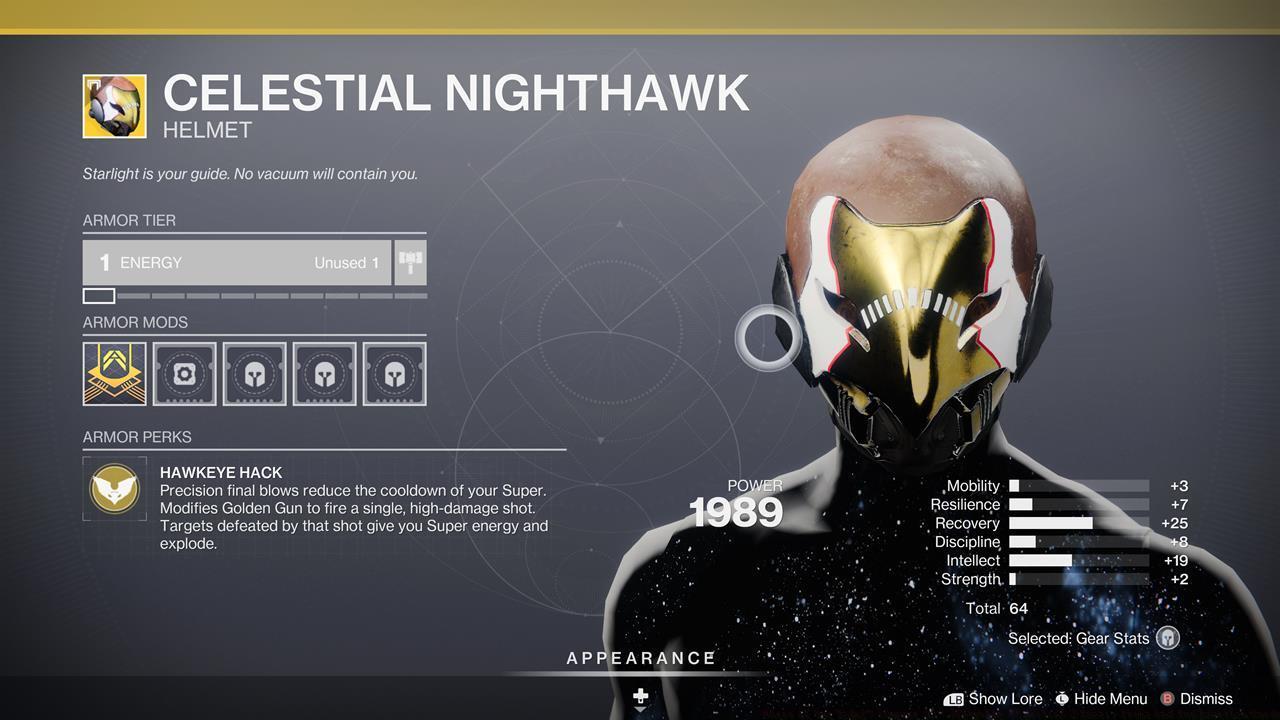Click the first tier segment progress bar
Screen dimensions: 1280x720
click(97, 295)
